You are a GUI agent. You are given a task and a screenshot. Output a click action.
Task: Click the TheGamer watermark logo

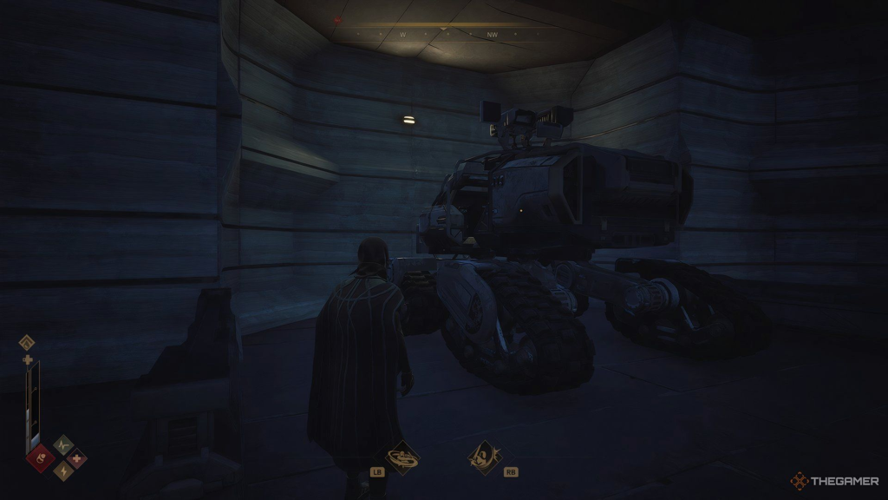click(833, 481)
